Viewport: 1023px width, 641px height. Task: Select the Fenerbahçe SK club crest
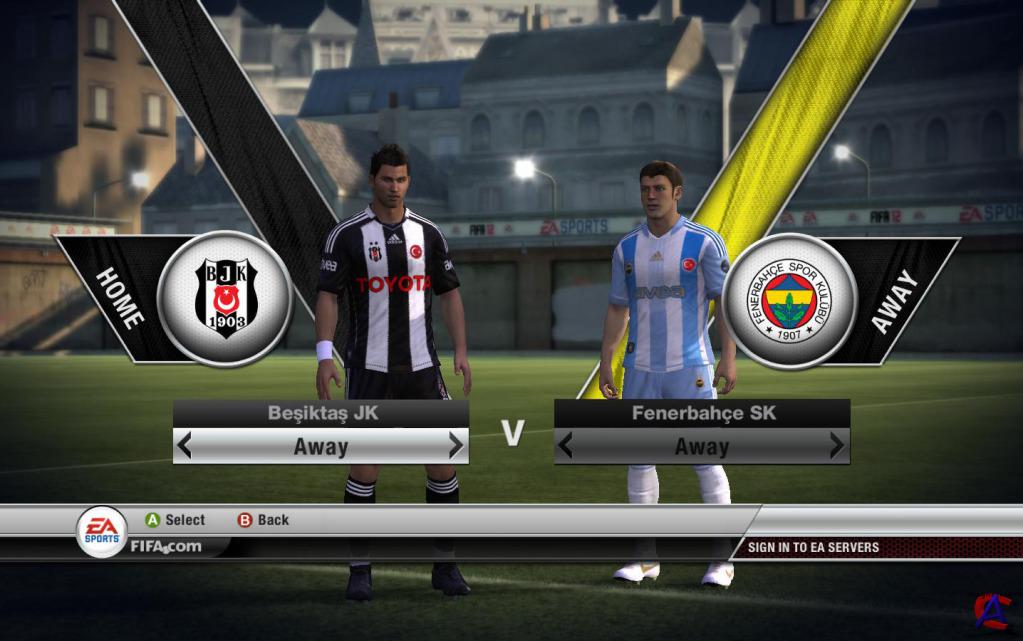tap(790, 300)
